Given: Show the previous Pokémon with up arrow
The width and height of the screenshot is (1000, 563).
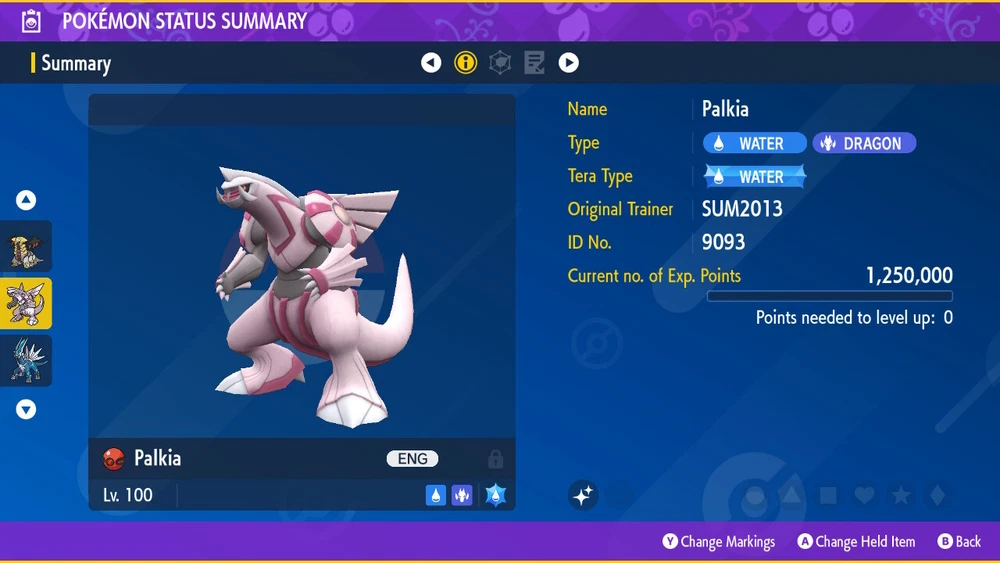Looking at the screenshot, I should tap(26, 200).
